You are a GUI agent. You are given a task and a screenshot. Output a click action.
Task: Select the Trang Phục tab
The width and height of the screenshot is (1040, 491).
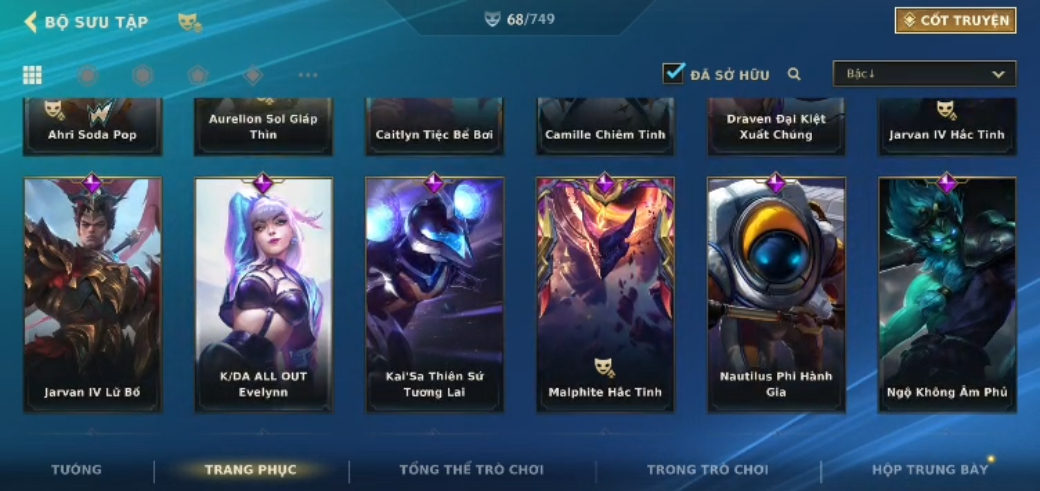250,469
